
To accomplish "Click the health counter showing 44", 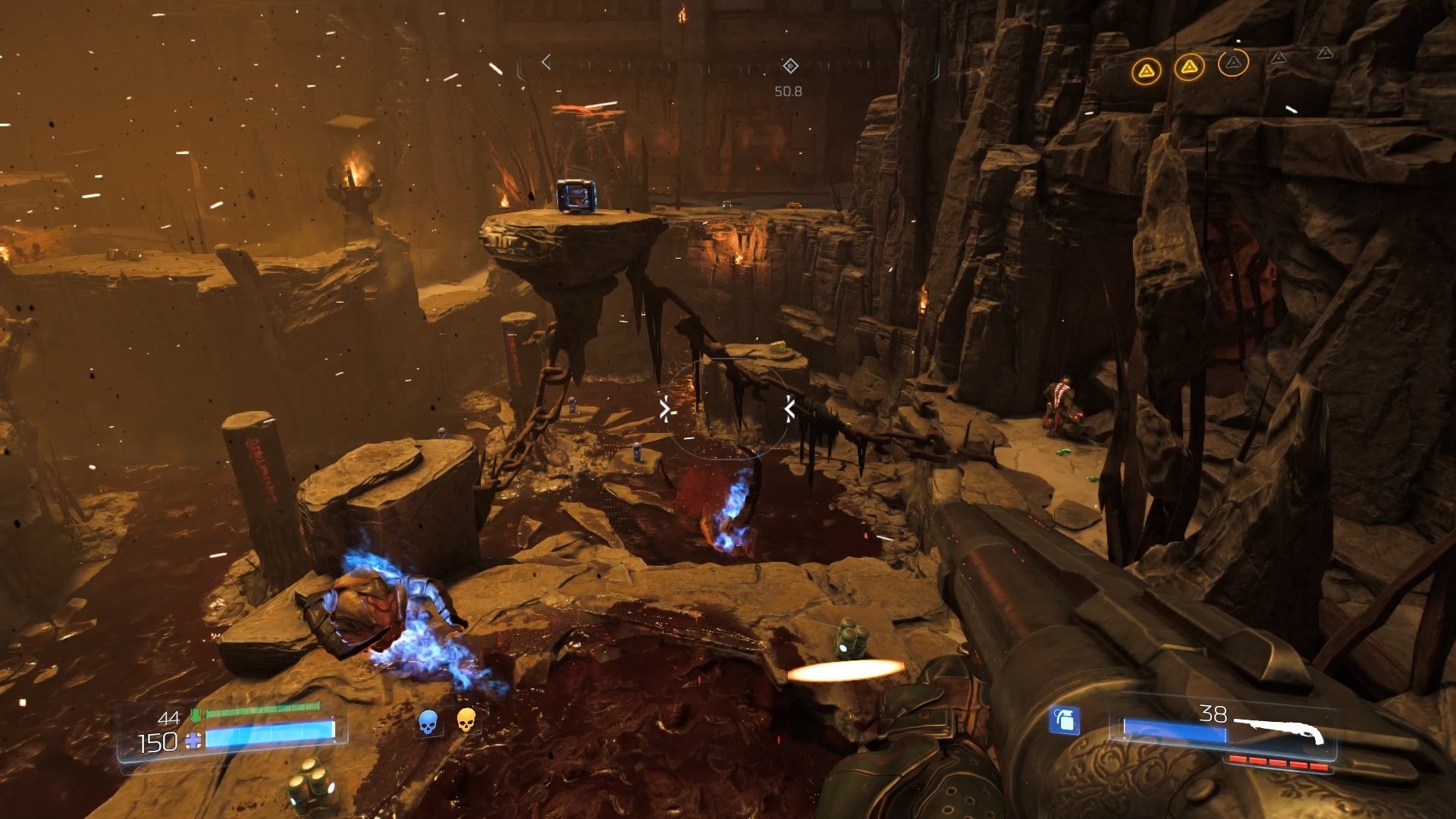I will 169,718.
